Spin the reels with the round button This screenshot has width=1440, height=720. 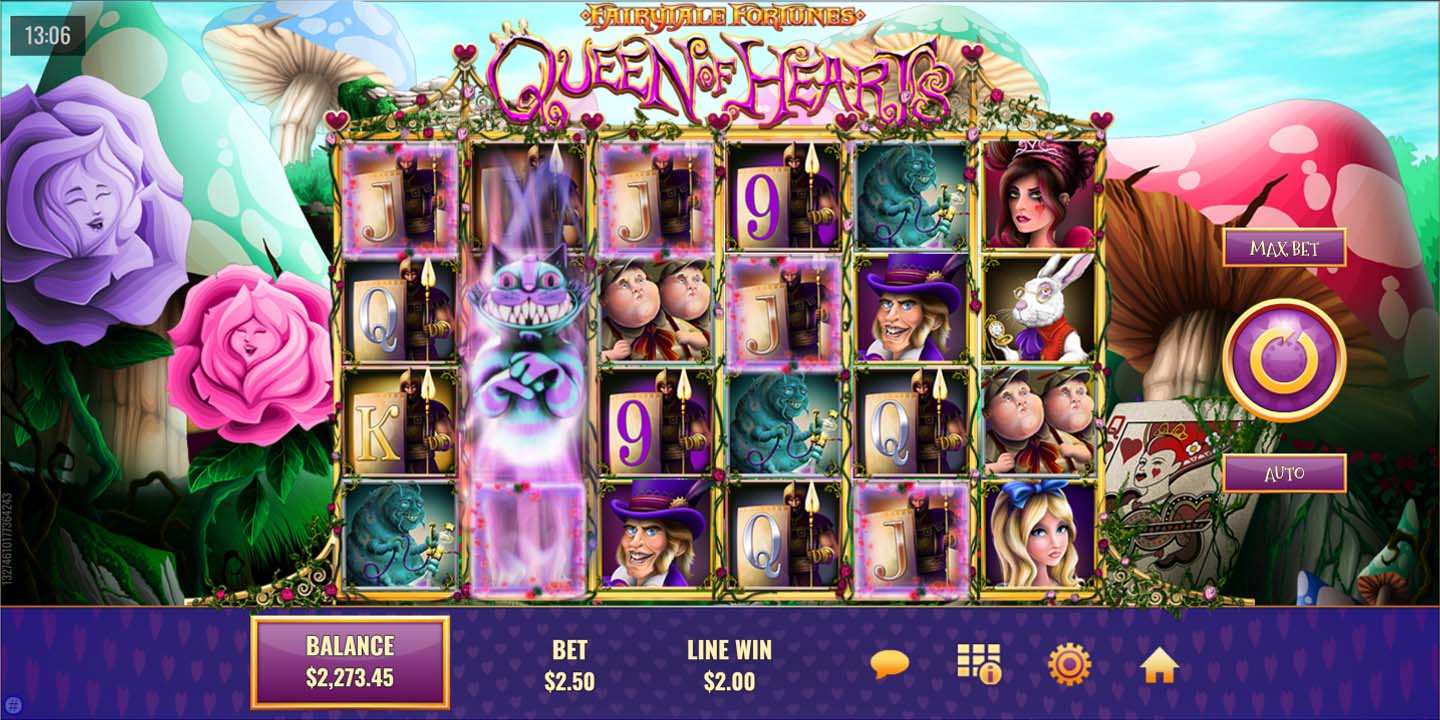click(1283, 360)
